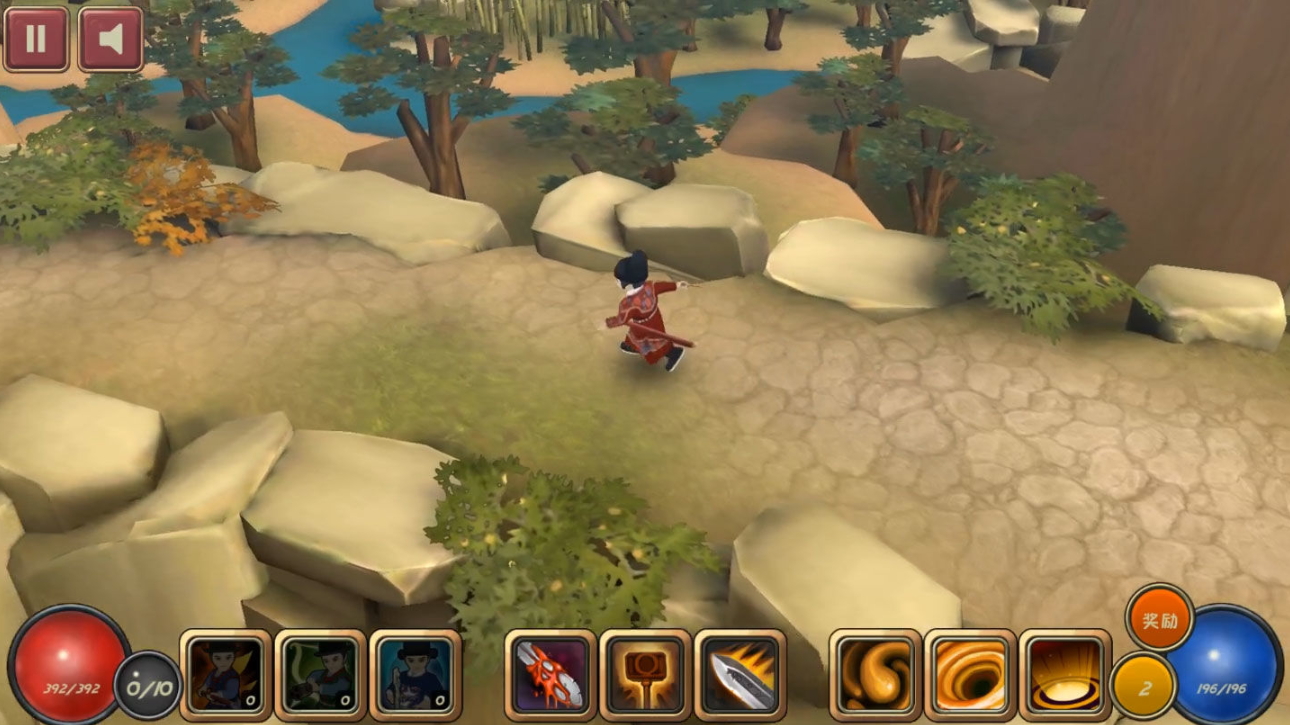The image size is (1290, 725).
Task: Summon the blue-background staff ally
Action: [415, 675]
